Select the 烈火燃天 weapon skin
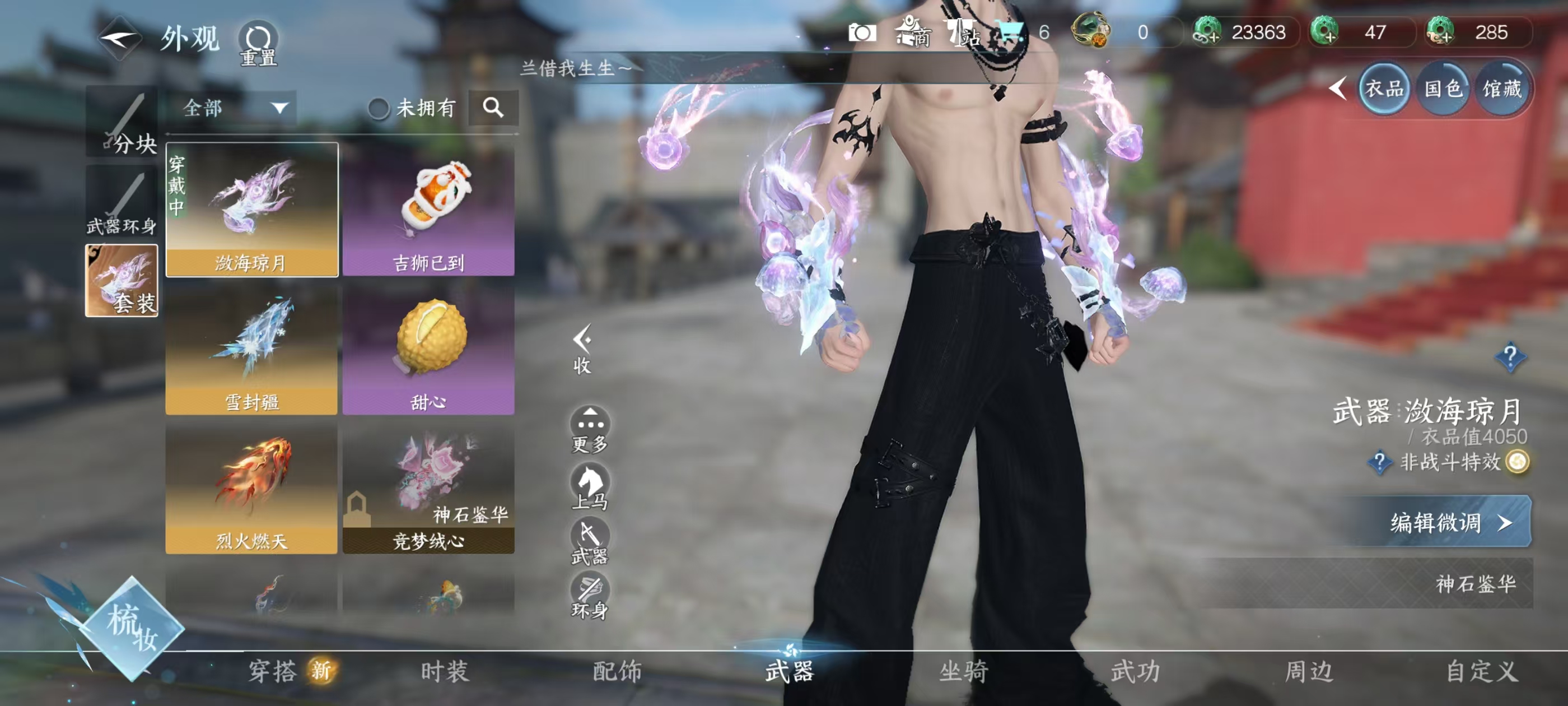 point(251,488)
